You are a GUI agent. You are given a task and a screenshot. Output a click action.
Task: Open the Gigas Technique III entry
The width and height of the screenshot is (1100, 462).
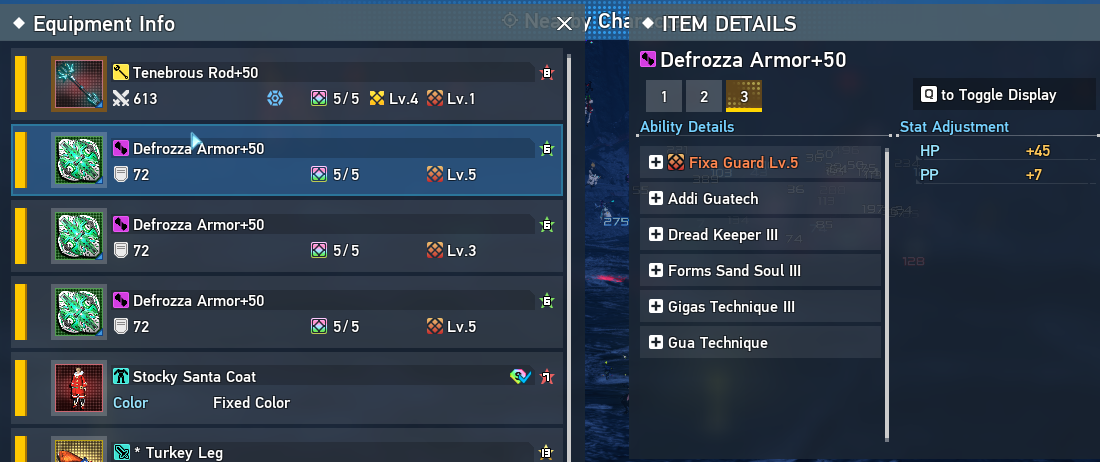[656, 307]
